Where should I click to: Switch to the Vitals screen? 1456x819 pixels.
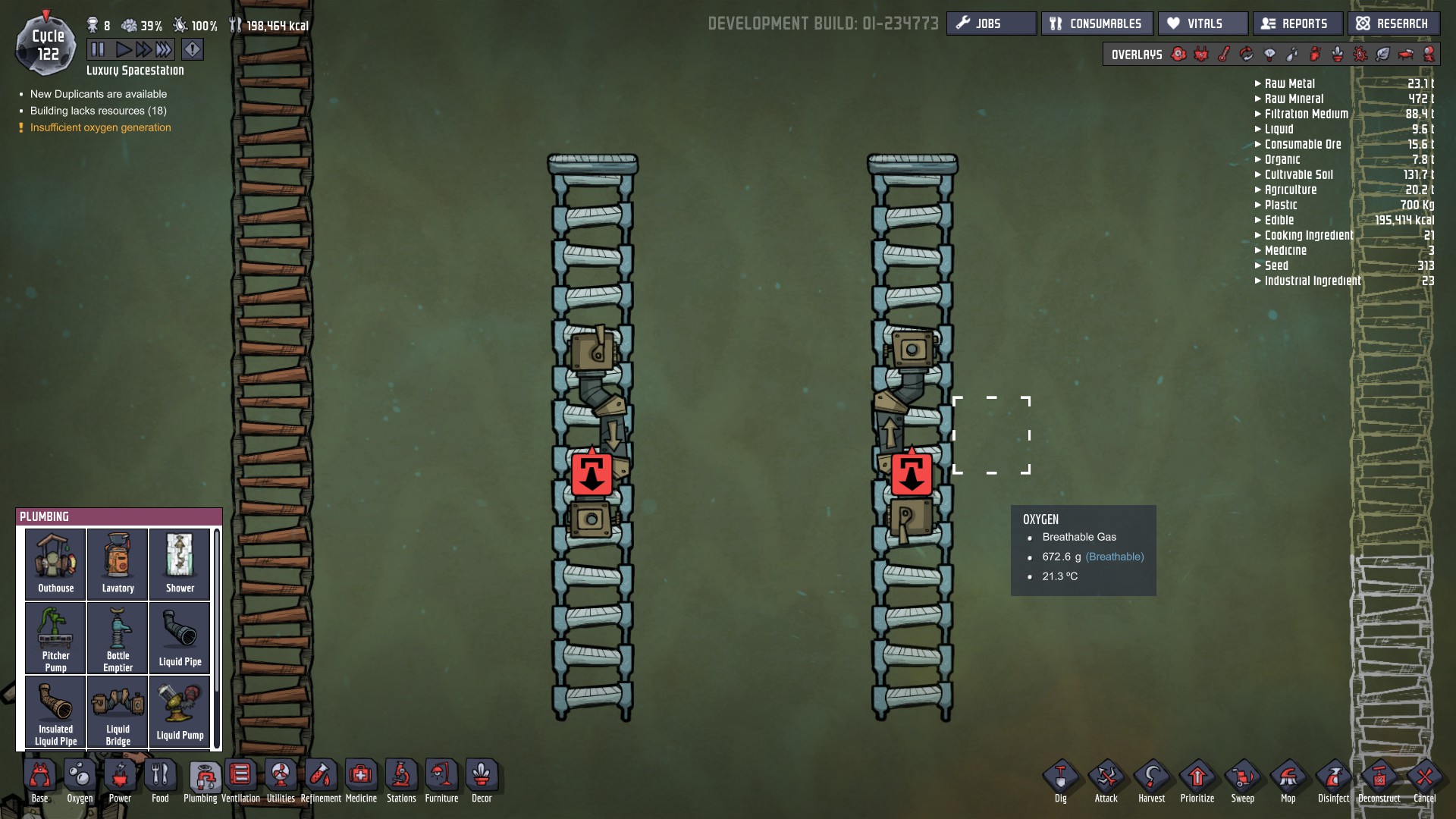pos(1202,23)
